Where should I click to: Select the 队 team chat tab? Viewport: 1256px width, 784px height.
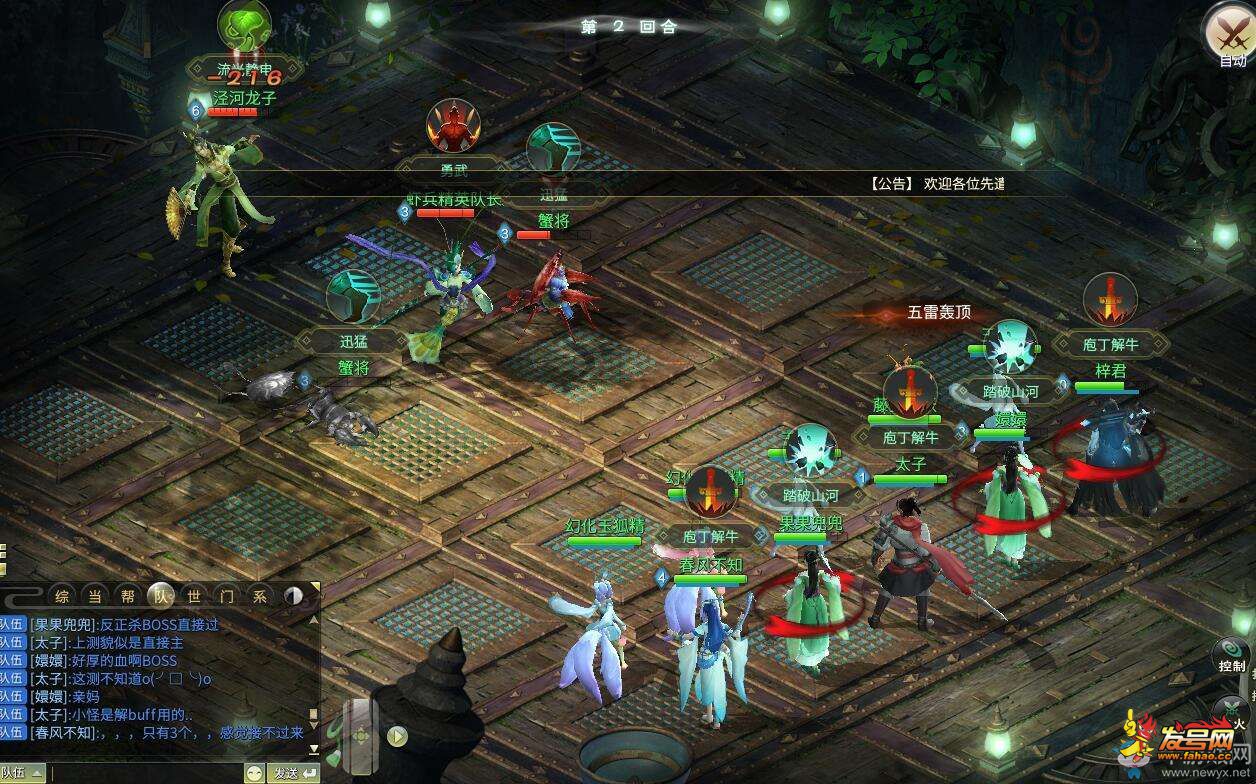pyautogui.click(x=160, y=596)
